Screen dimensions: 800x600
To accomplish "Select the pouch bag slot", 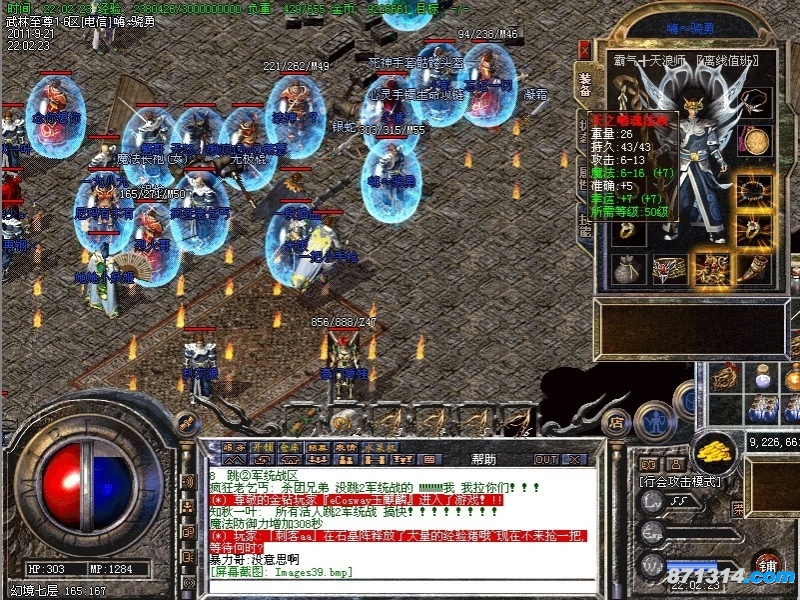I will tap(627, 269).
